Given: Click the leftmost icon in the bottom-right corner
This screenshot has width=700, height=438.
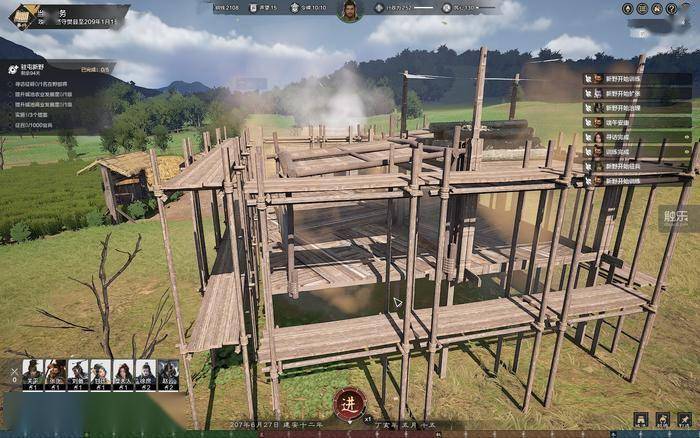Looking at the screenshot, I should click(x=640, y=420).
